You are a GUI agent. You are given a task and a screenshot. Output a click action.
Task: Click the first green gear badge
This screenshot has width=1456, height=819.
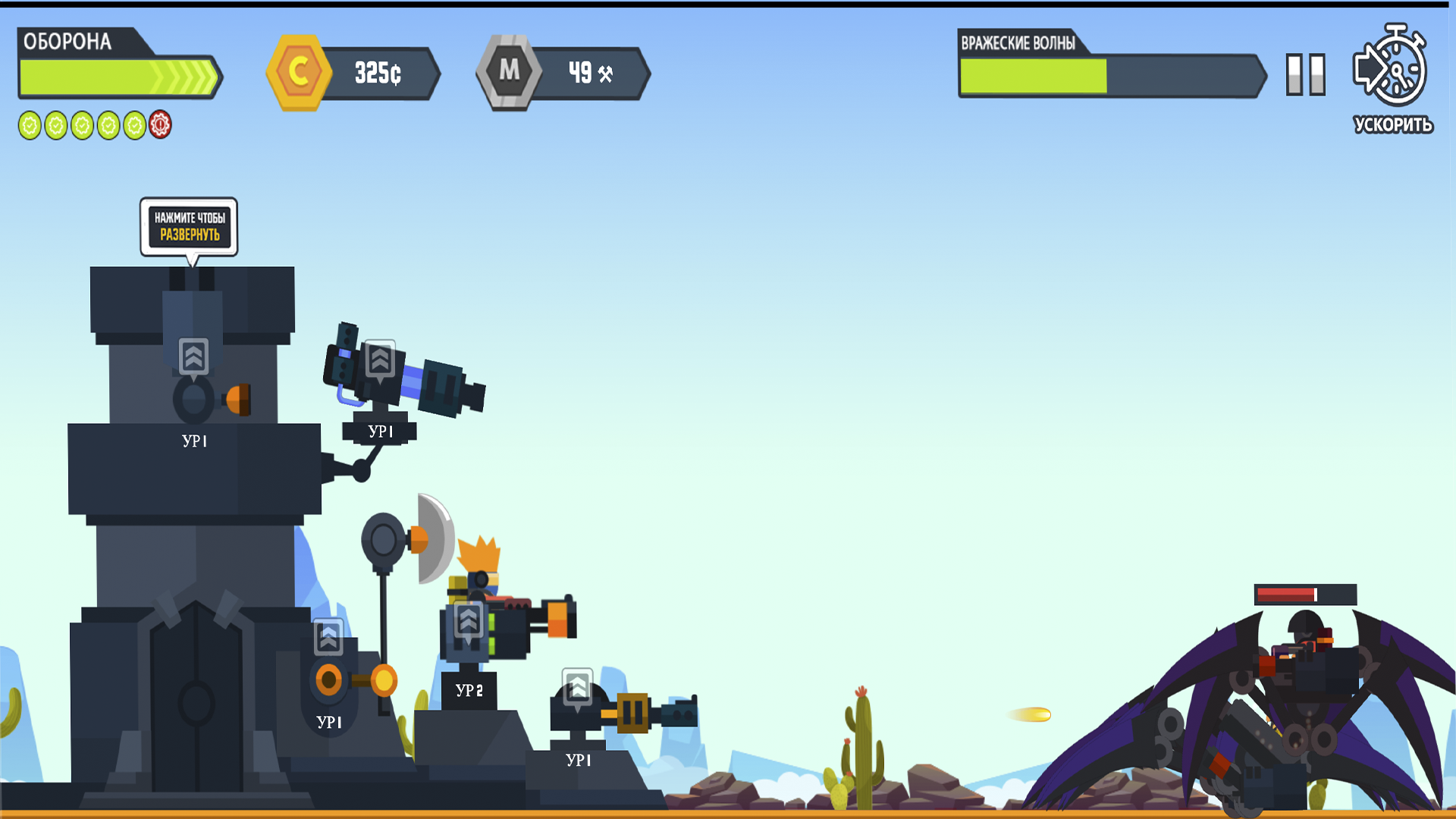click(x=30, y=124)
